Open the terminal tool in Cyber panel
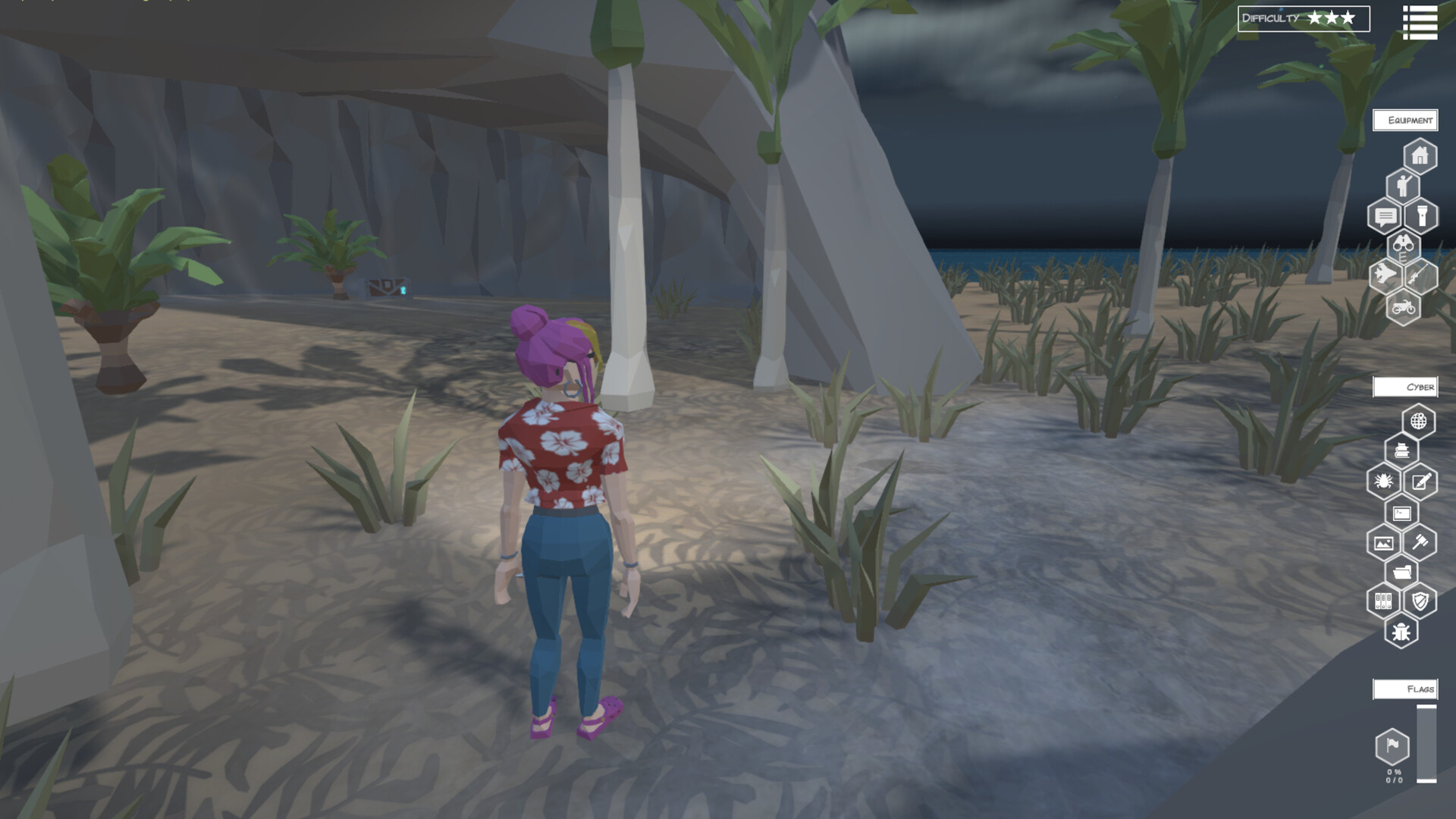This screenshot has height=819, width=1456. tap(1402, 513)
